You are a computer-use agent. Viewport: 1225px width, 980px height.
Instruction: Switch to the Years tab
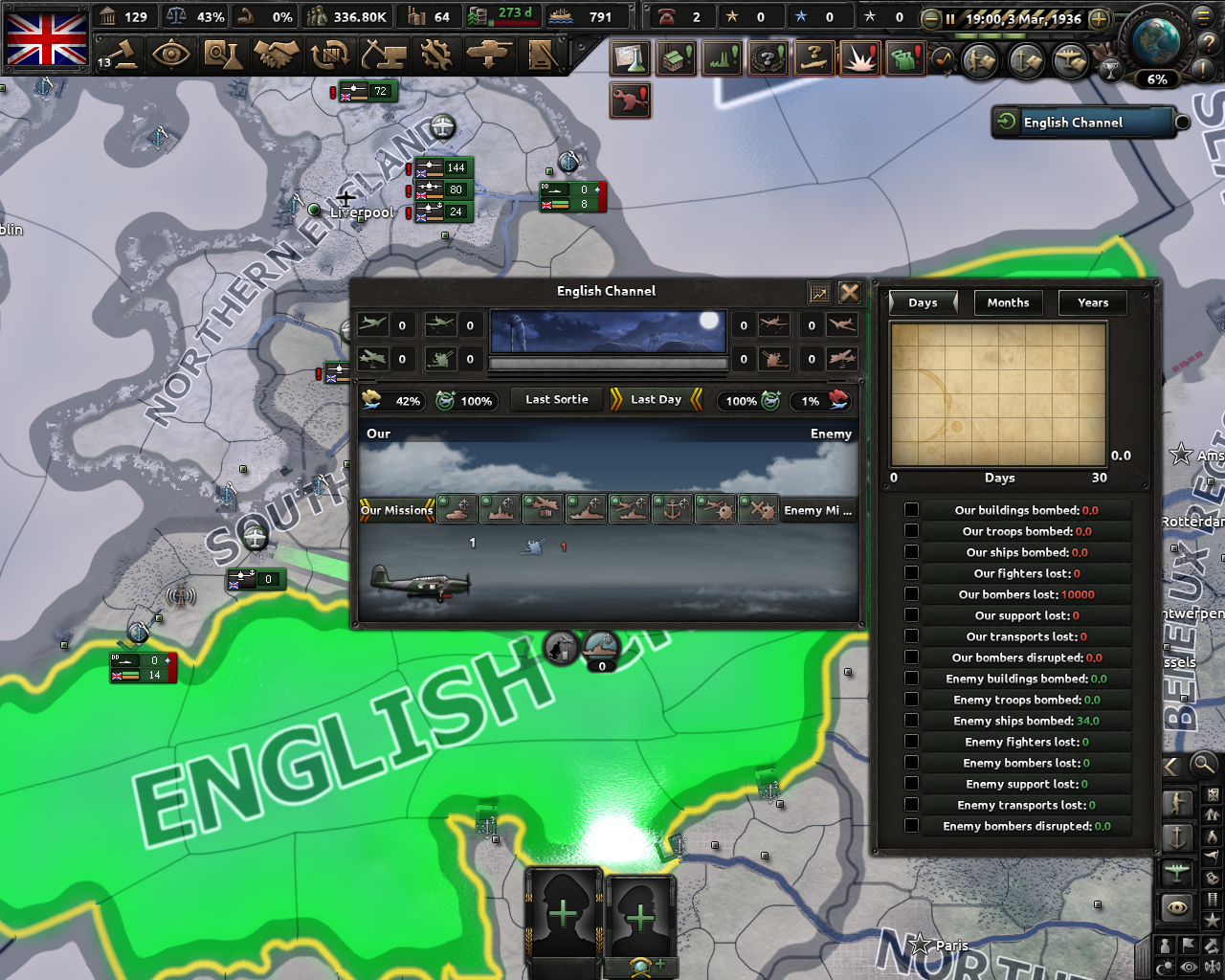tap(1092, 302)
